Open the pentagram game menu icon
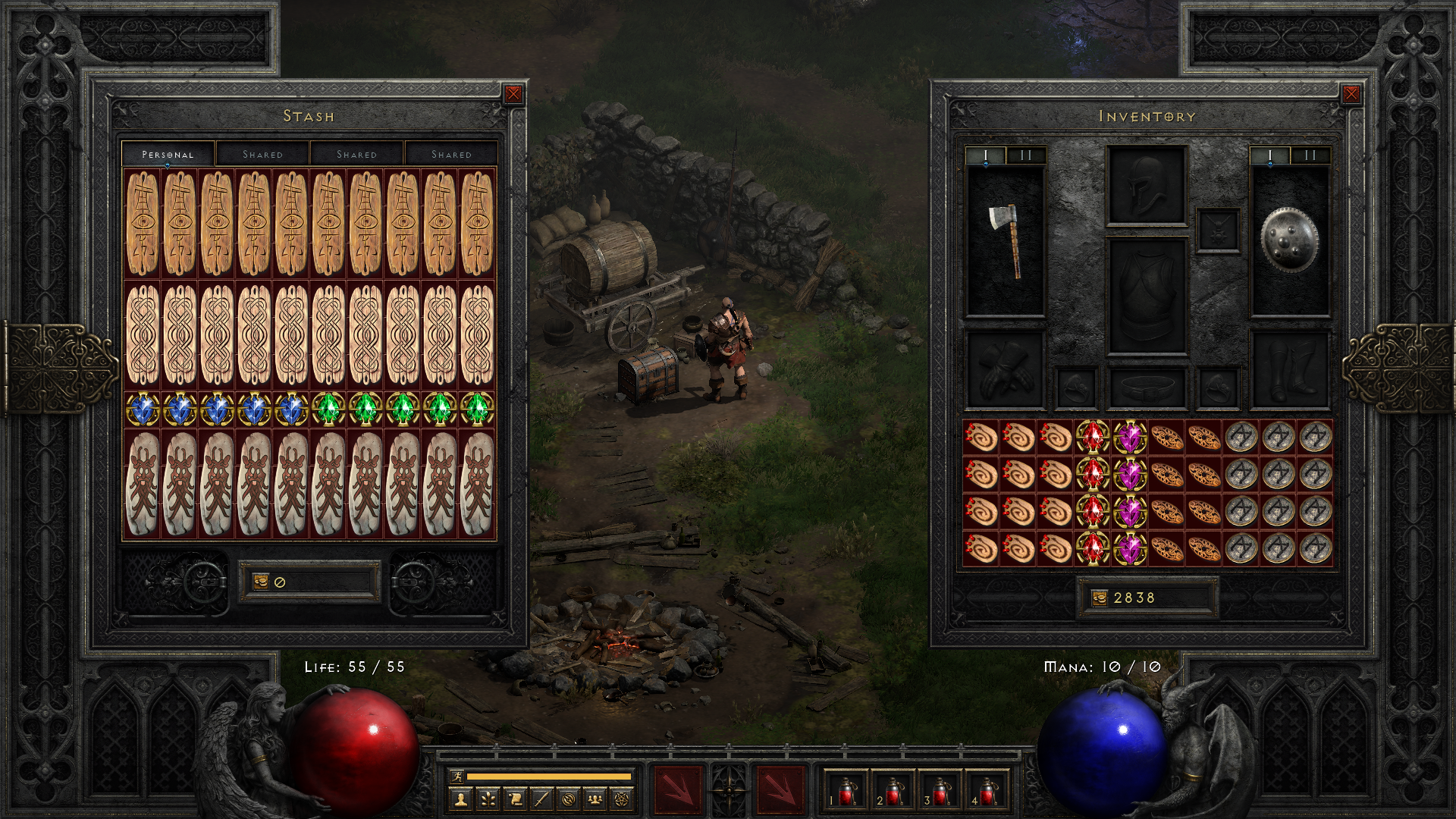This screenshot has width=1456, height=819. click(x=622, y=799)
